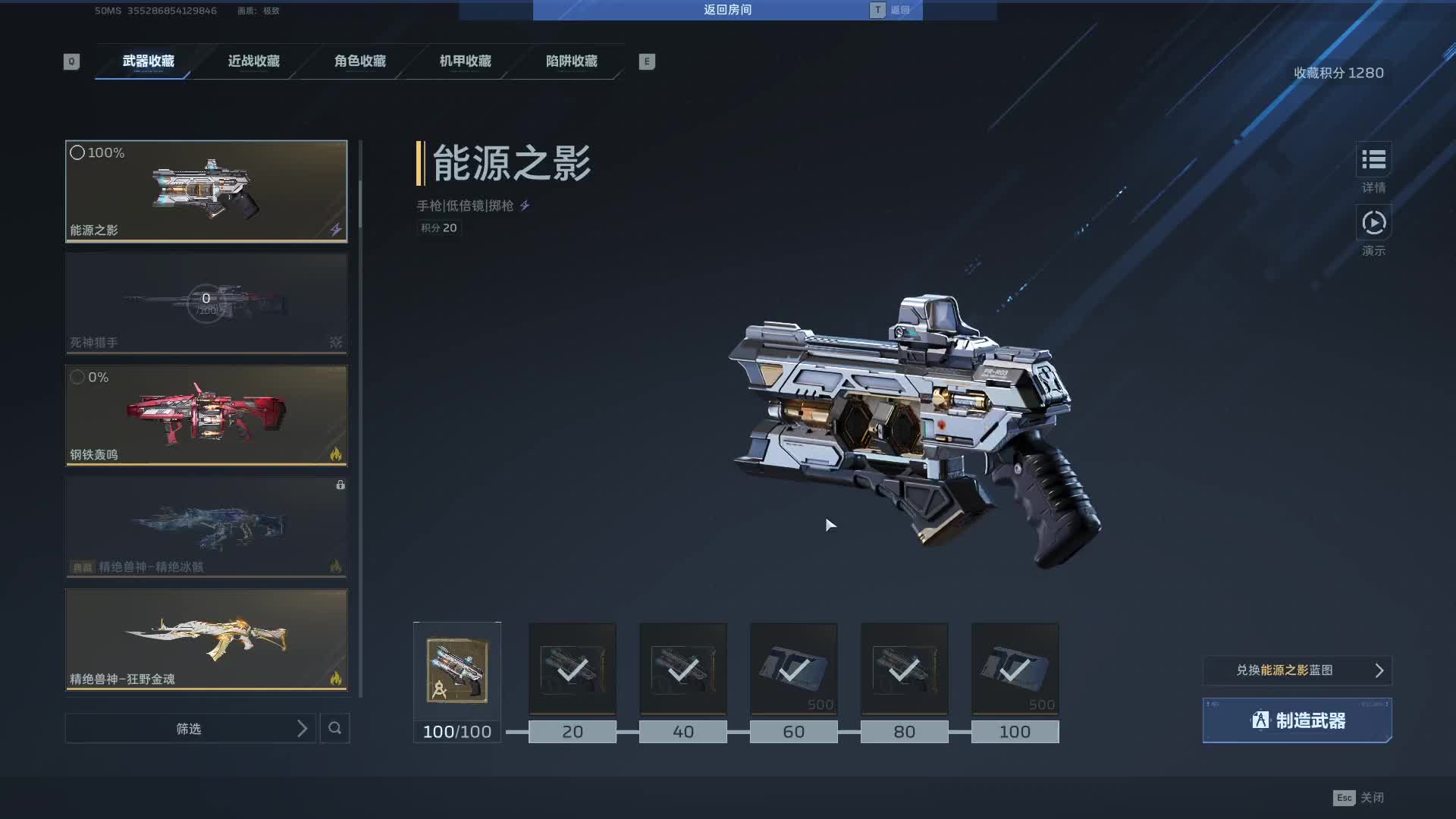Select the 角色收藏 tab
Image resolution: width=1456 pixels, height=819 pixels.
coord(360,61)
